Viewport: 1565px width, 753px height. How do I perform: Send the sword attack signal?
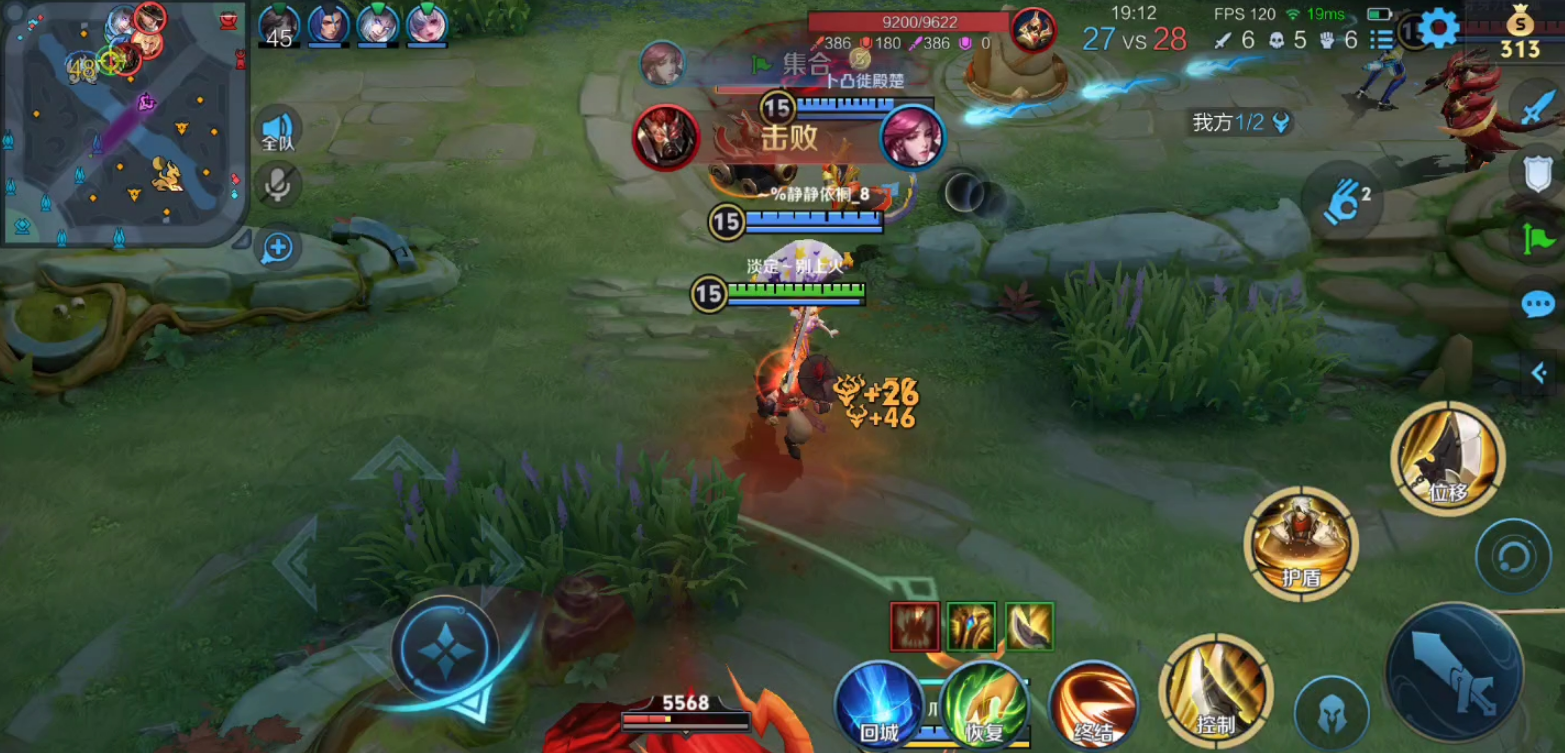click(1538, 109)
